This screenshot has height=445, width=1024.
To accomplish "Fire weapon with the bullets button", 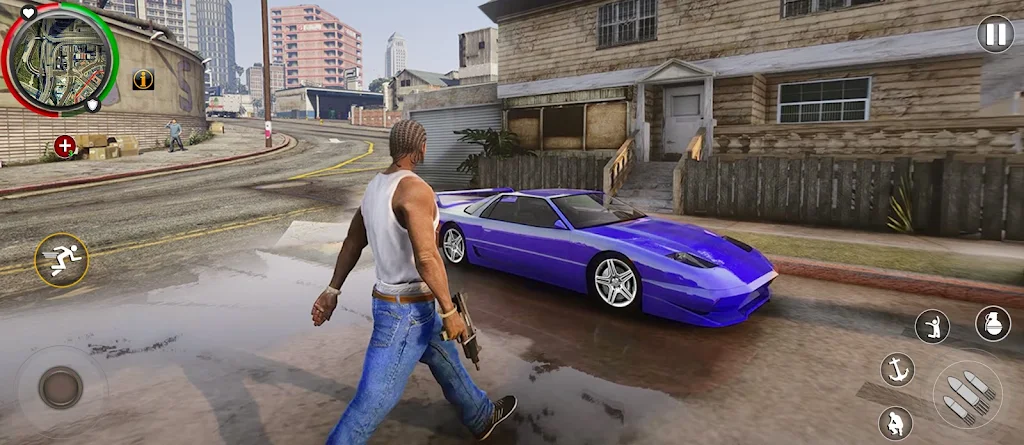I will pyautogui.click(x=967, y=395).
